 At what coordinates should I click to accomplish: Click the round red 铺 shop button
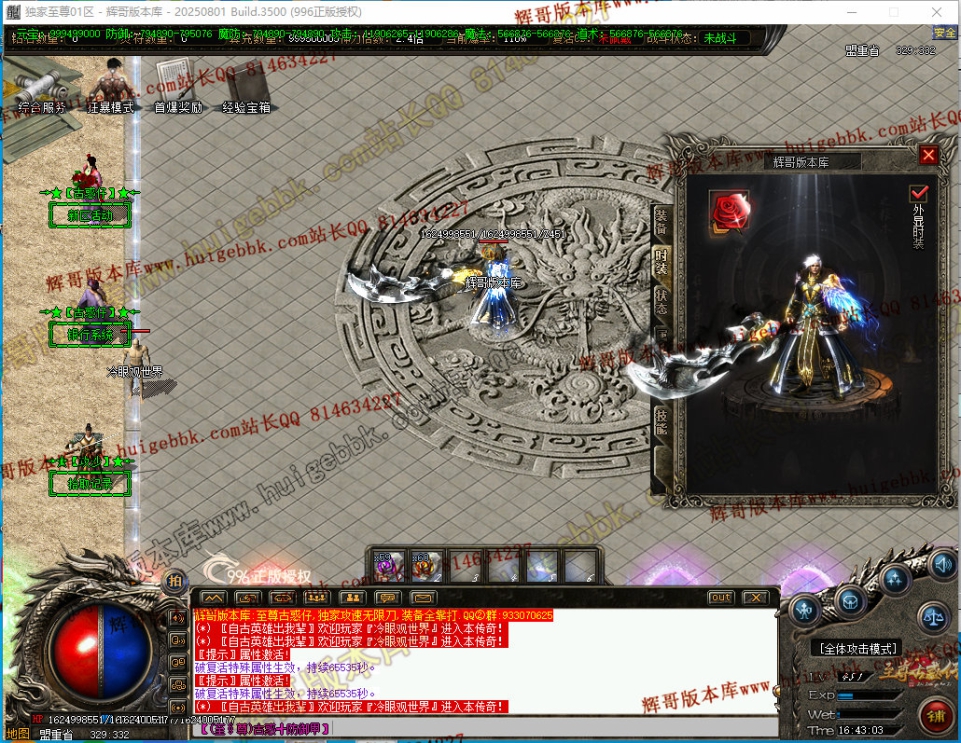(937, 715)
